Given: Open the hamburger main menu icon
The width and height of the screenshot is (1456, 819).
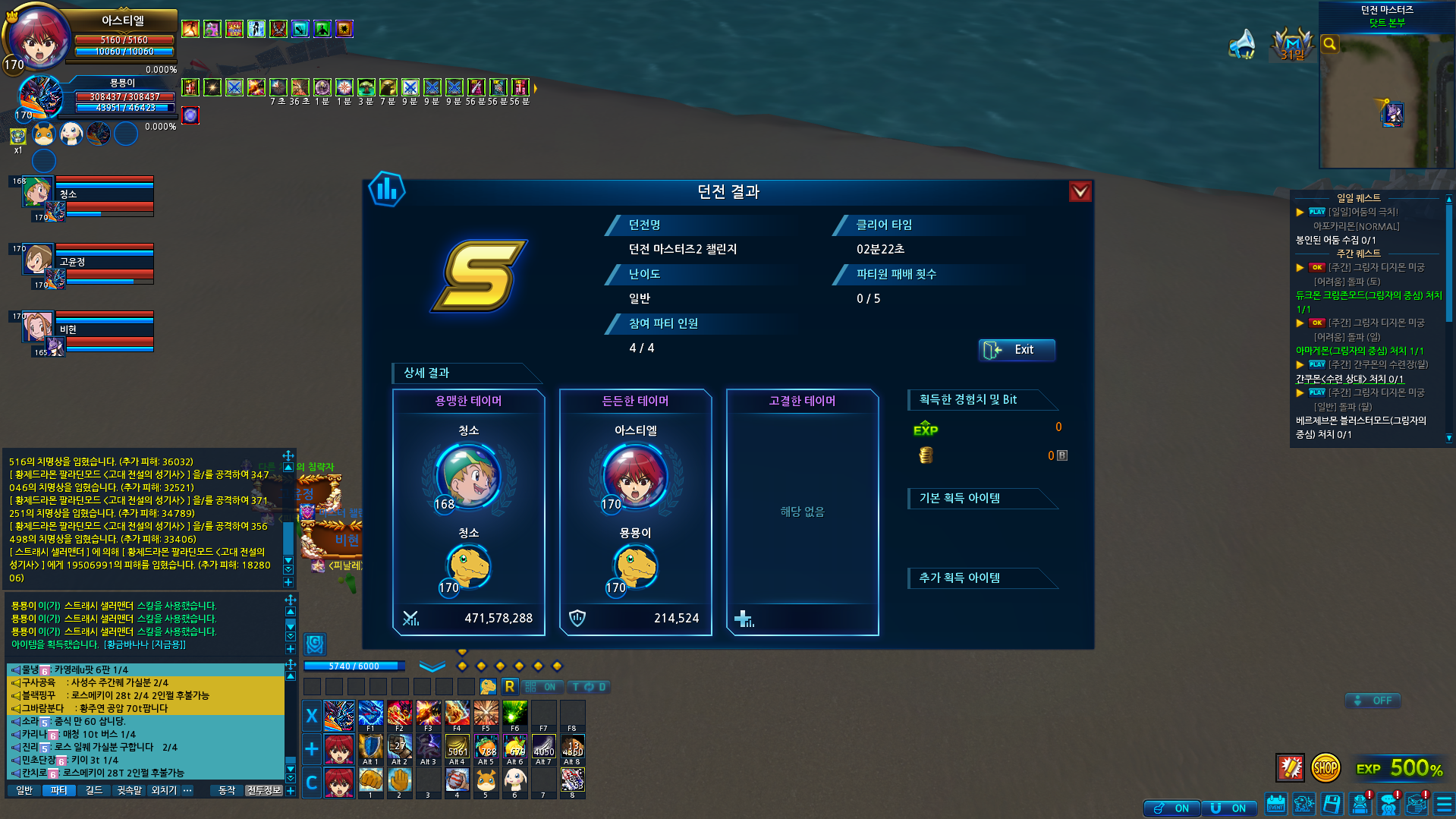Looking at the screenshot, I should point(1444,805).
